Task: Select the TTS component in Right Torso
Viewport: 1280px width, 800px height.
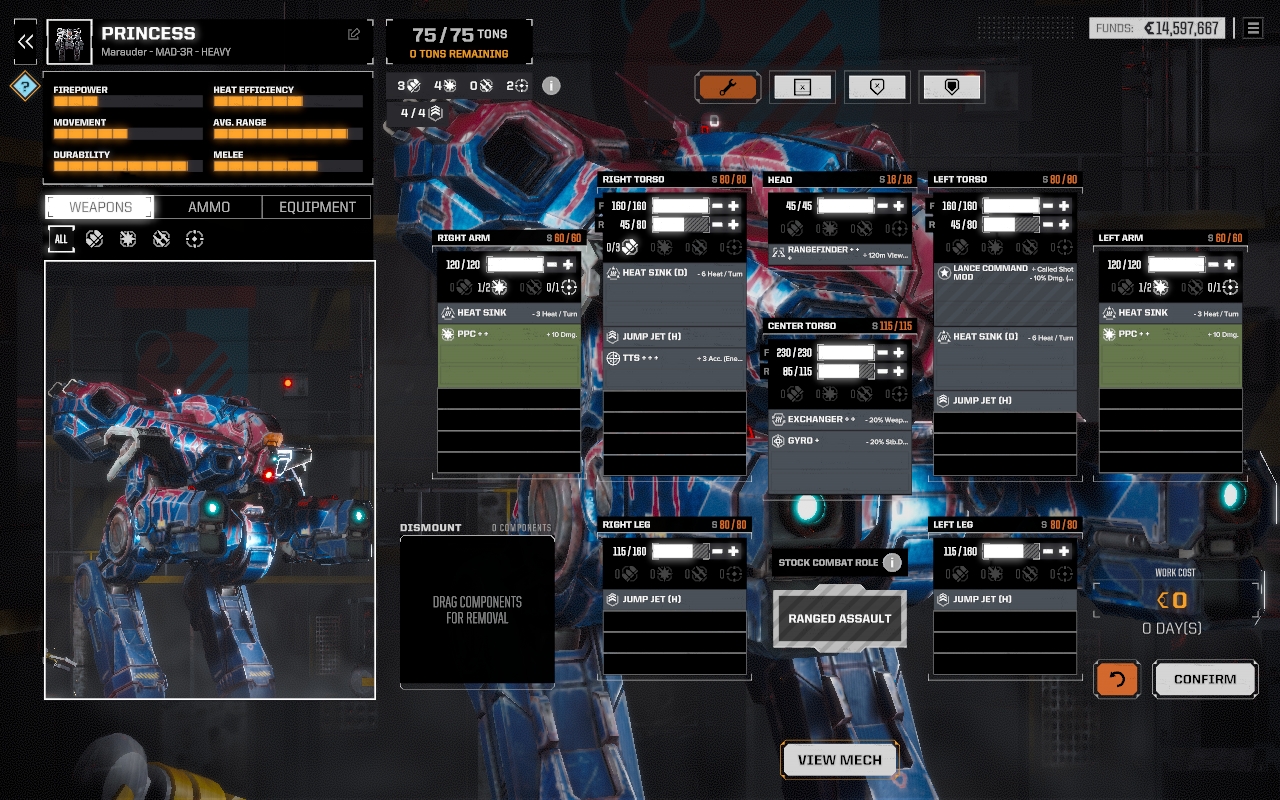Action: pyautogui.click(x=674, y=358)
